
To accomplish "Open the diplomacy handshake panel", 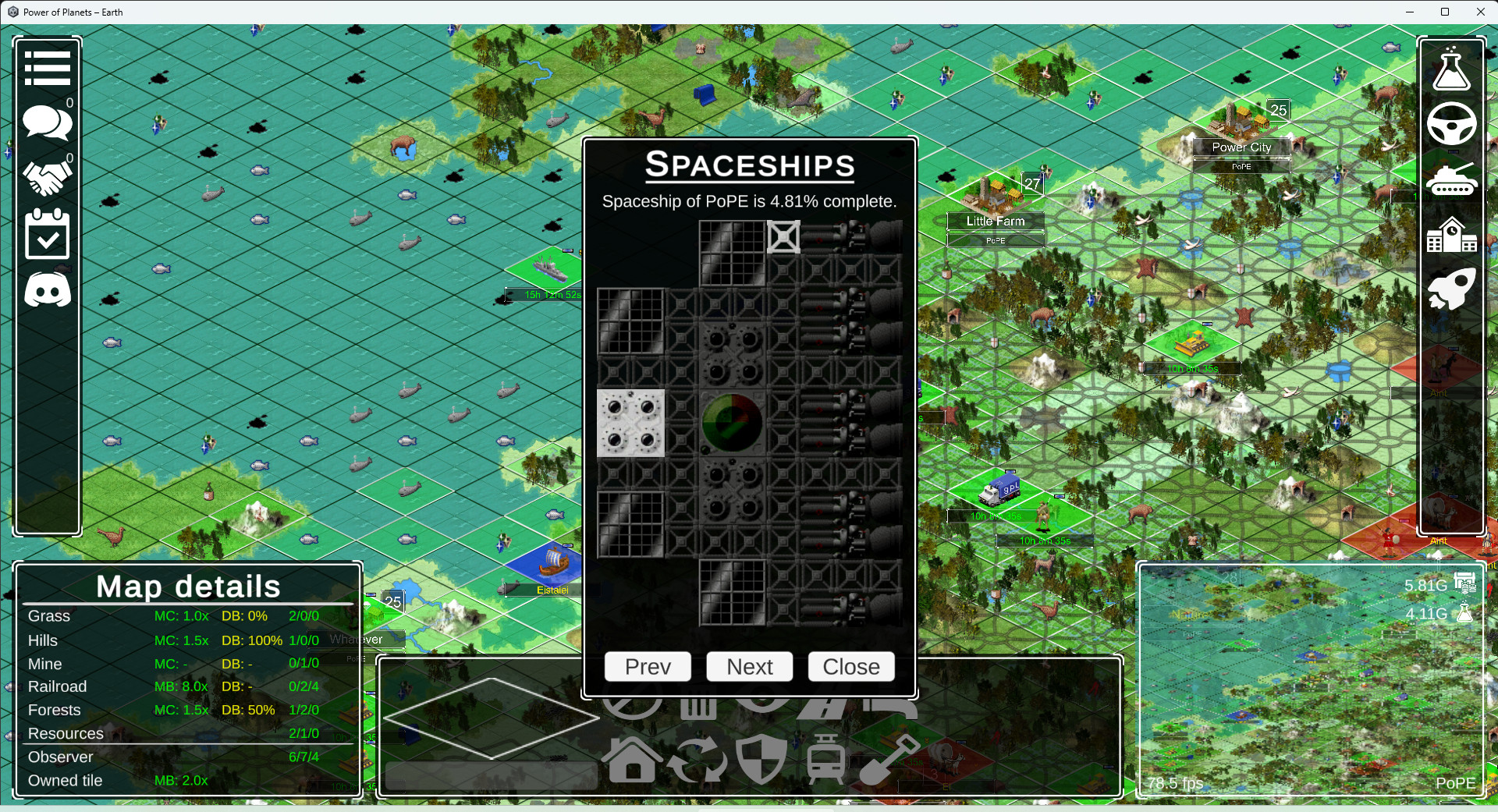I will (x=47, y=178).
